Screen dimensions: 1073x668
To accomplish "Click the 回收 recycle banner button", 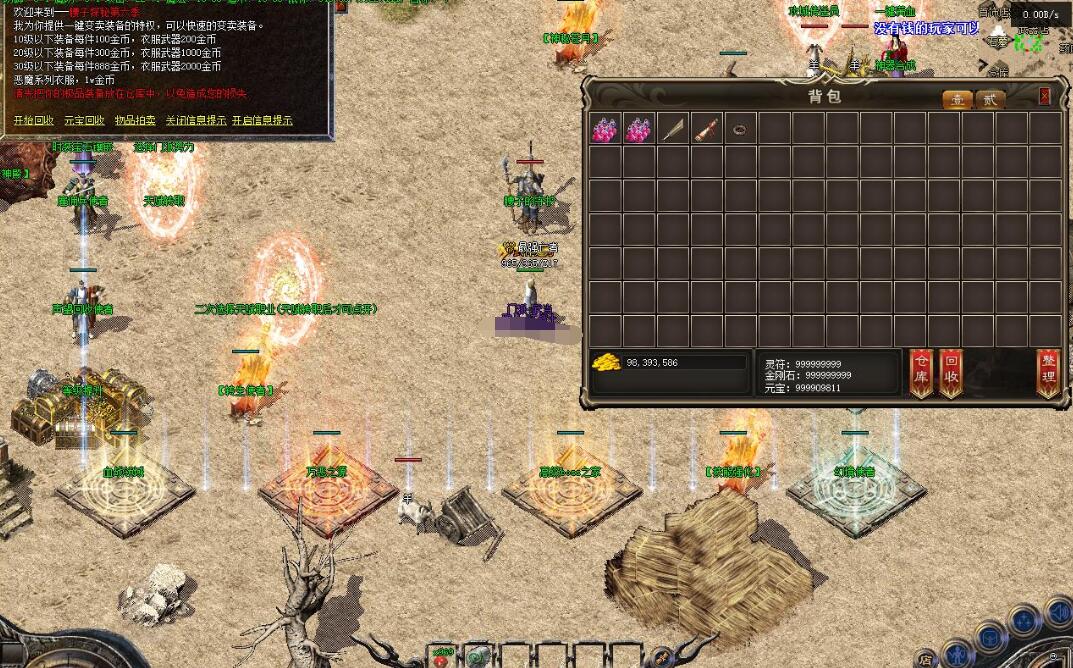I will (x=951, y=374).
